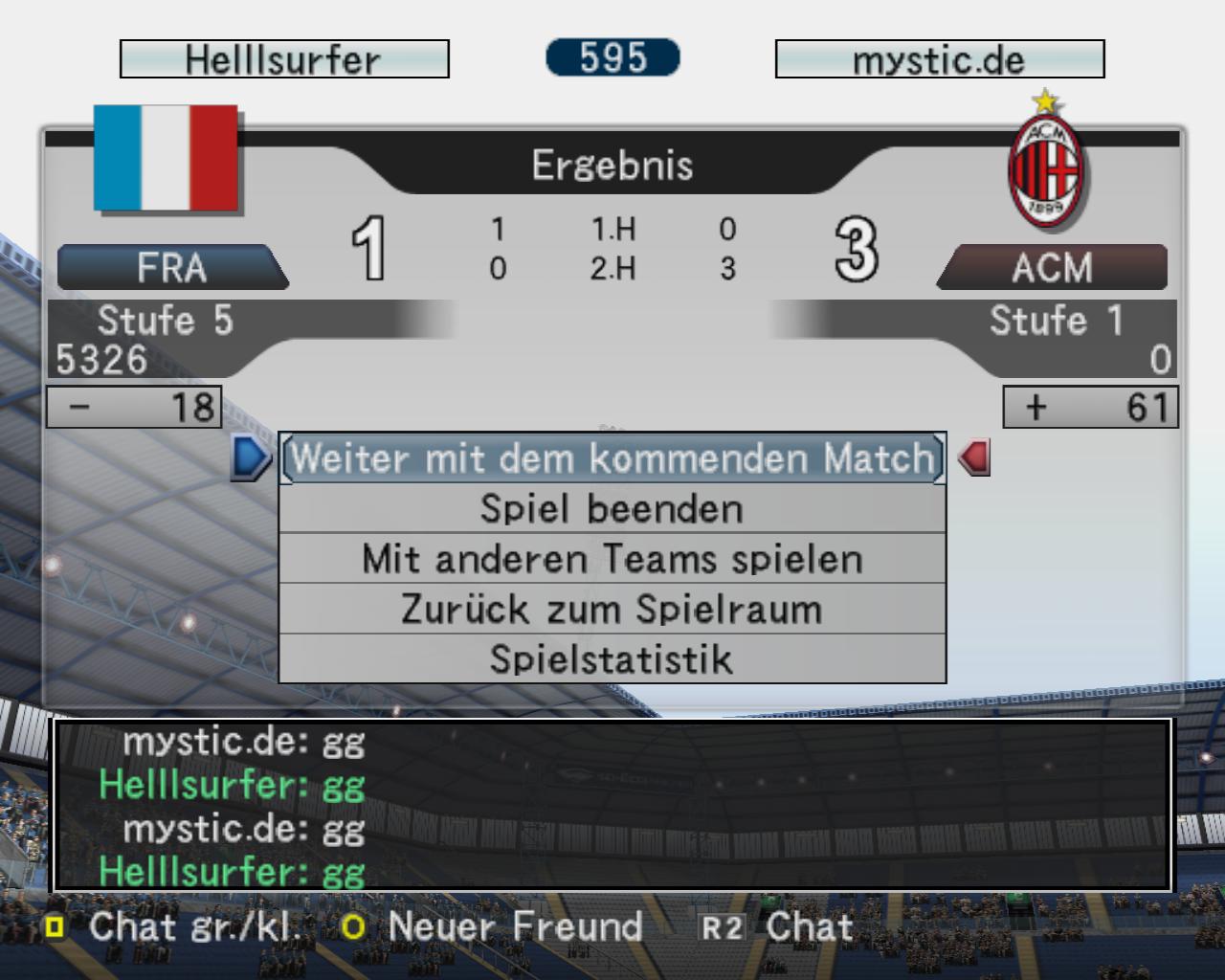Screen dimensions: 1225x980
Task: Pick 'Mit anderen Teams spielen'
Action: pyautogui.click(x=612, y=559)
